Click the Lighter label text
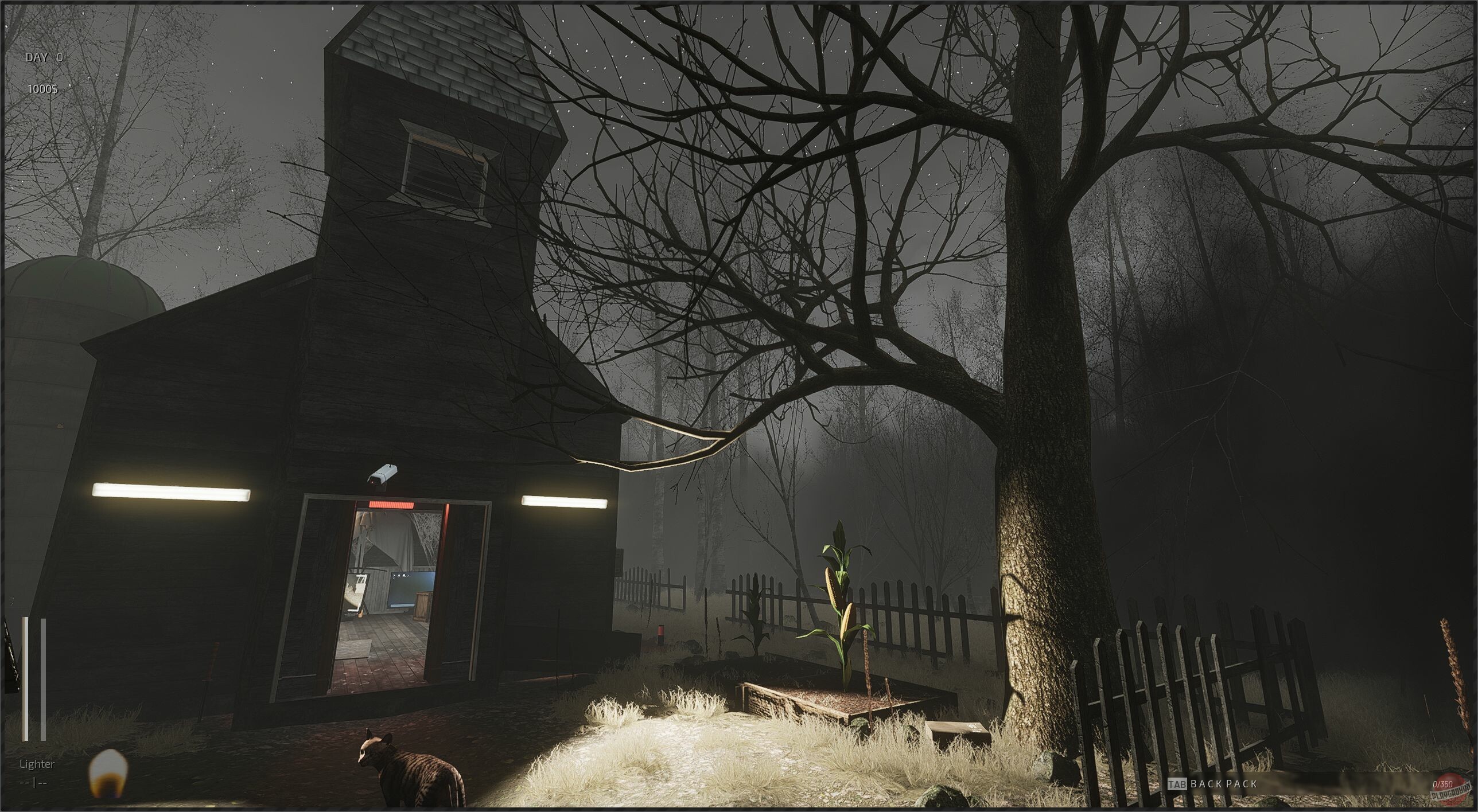This screenshot has width=1478, height=812. tap(36, 764)
